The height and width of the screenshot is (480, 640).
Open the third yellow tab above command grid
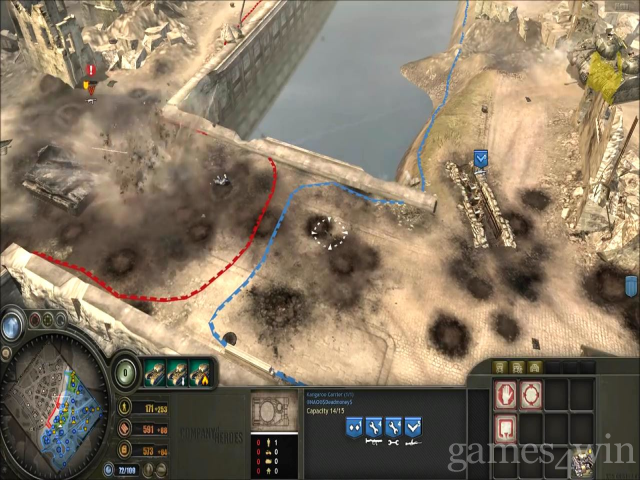coord(535,368)
